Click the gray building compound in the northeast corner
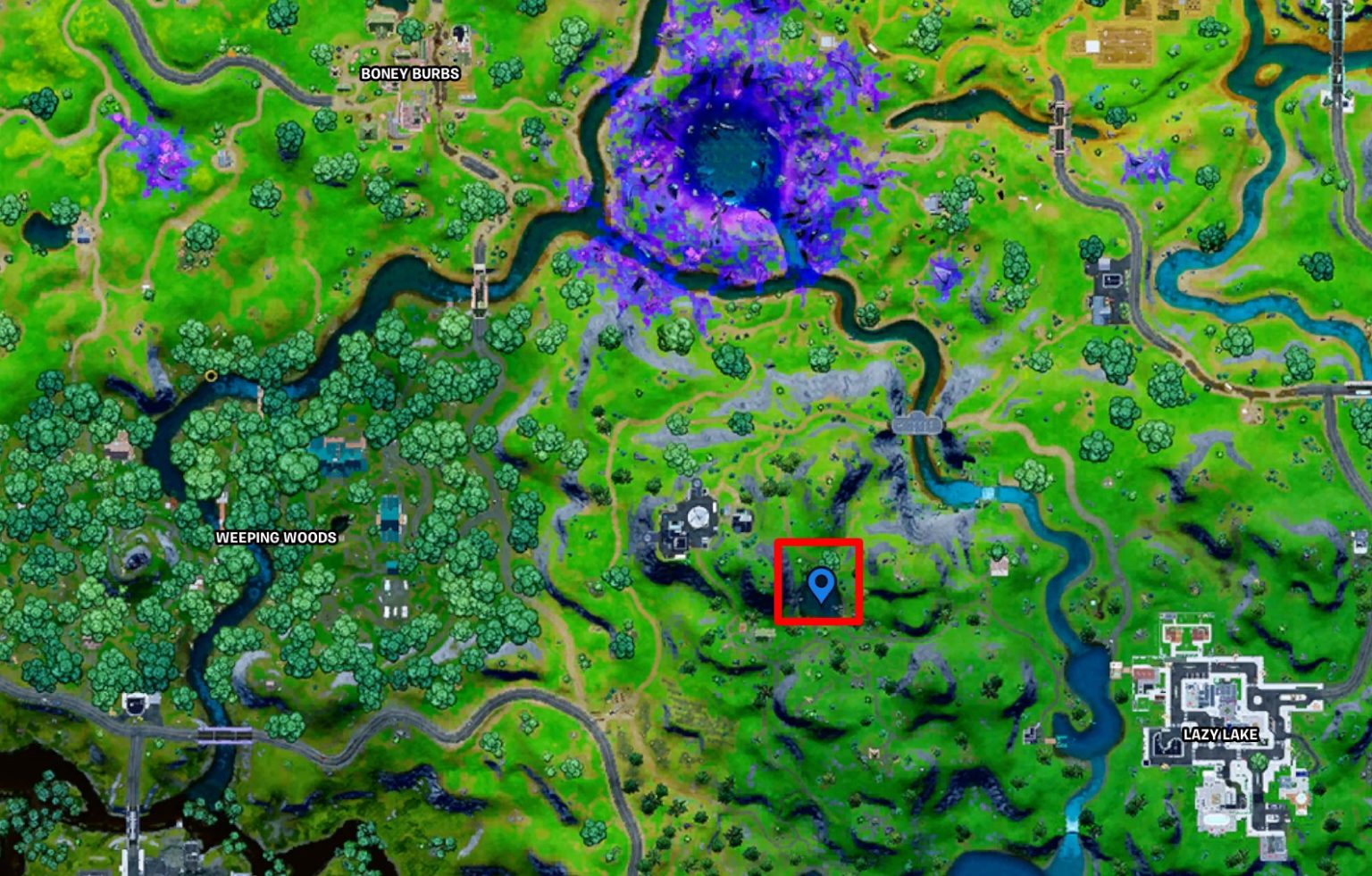The image size is (1372, 876). point(1110,286)
